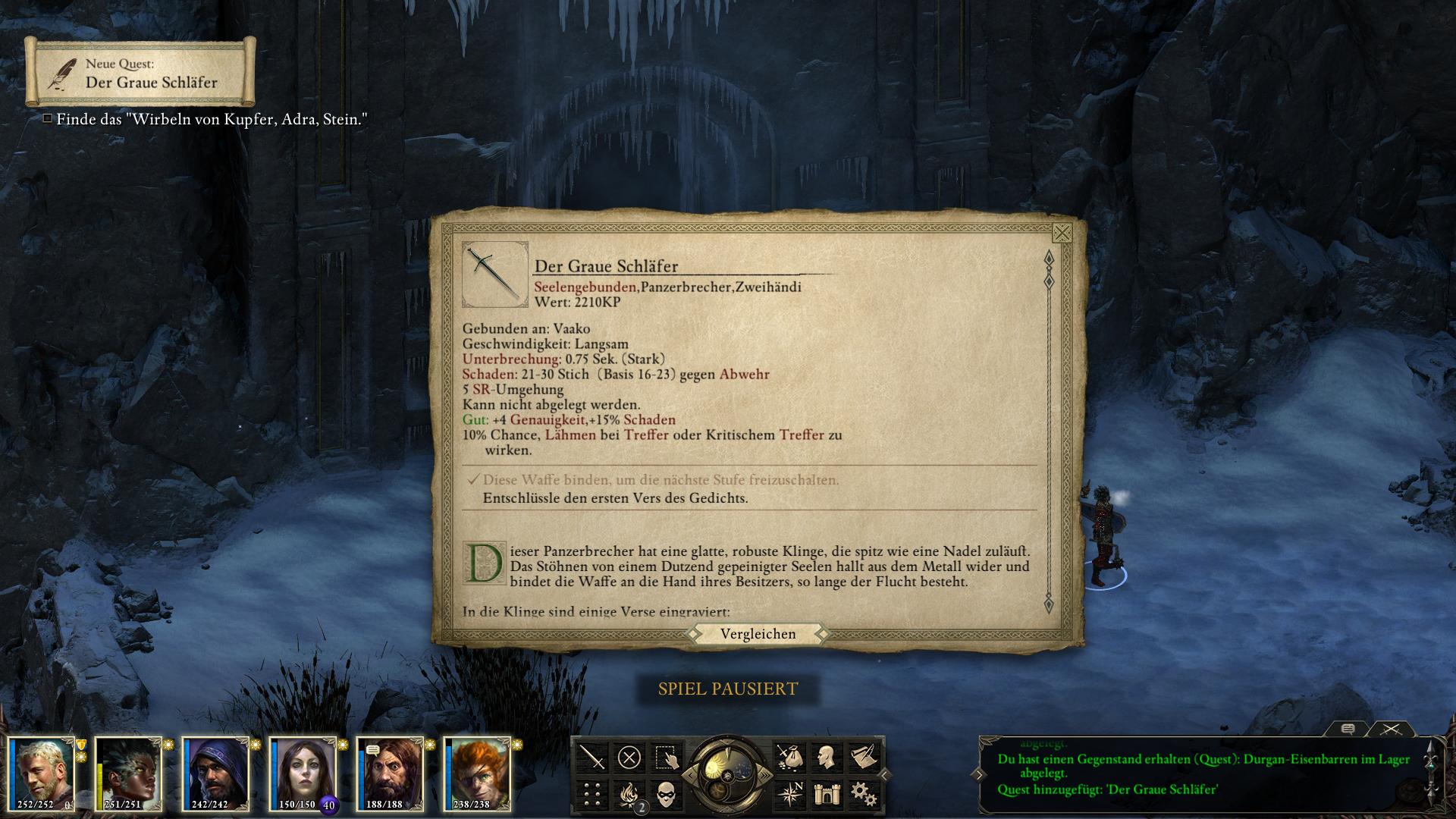Select the hooded purple-cloak character portrait
The height and width of the screenshot is (819, 1456).
point(215,773)
